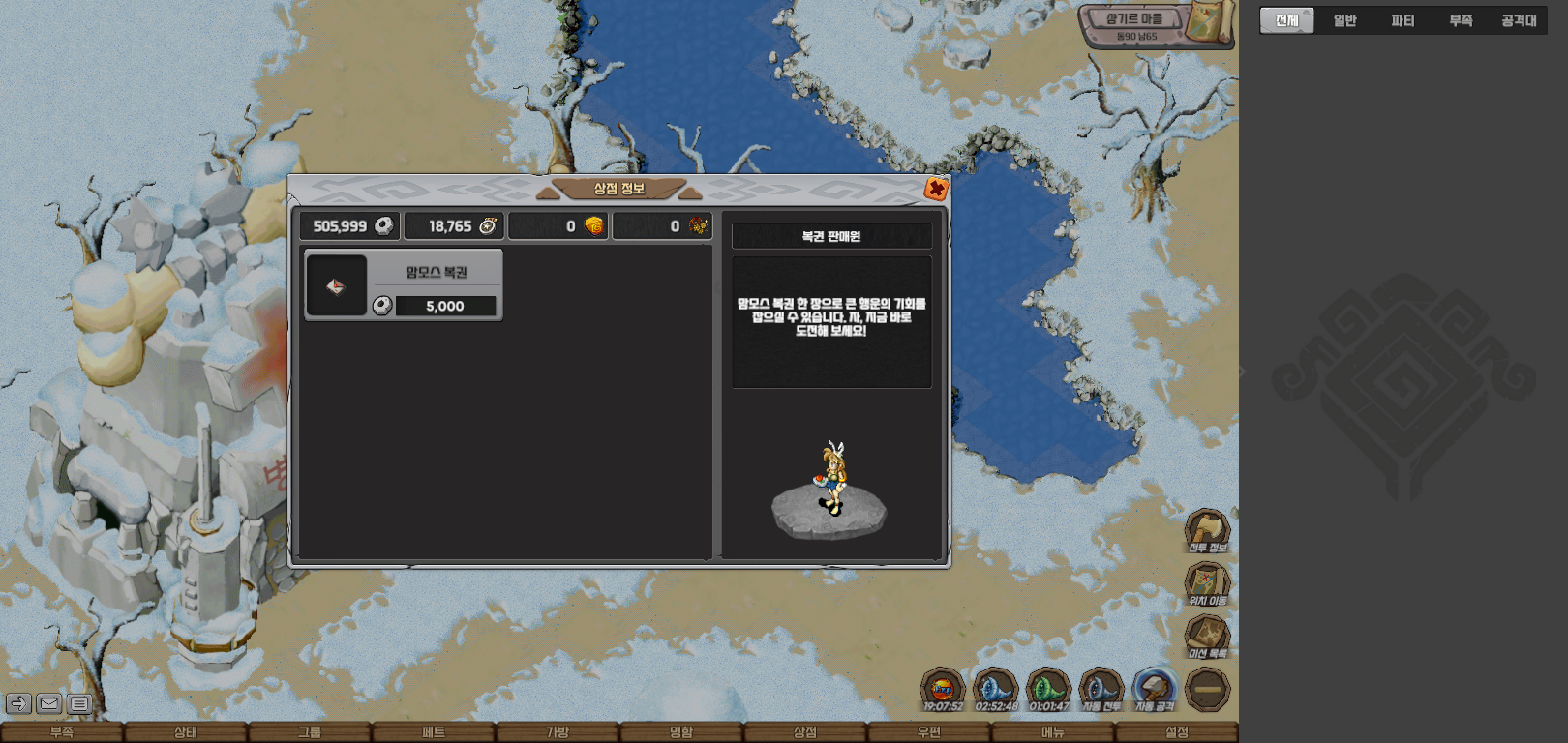Open 위치 이동 map icon
This screenshot has height=743, width=1568.
tap(1207, 582)
